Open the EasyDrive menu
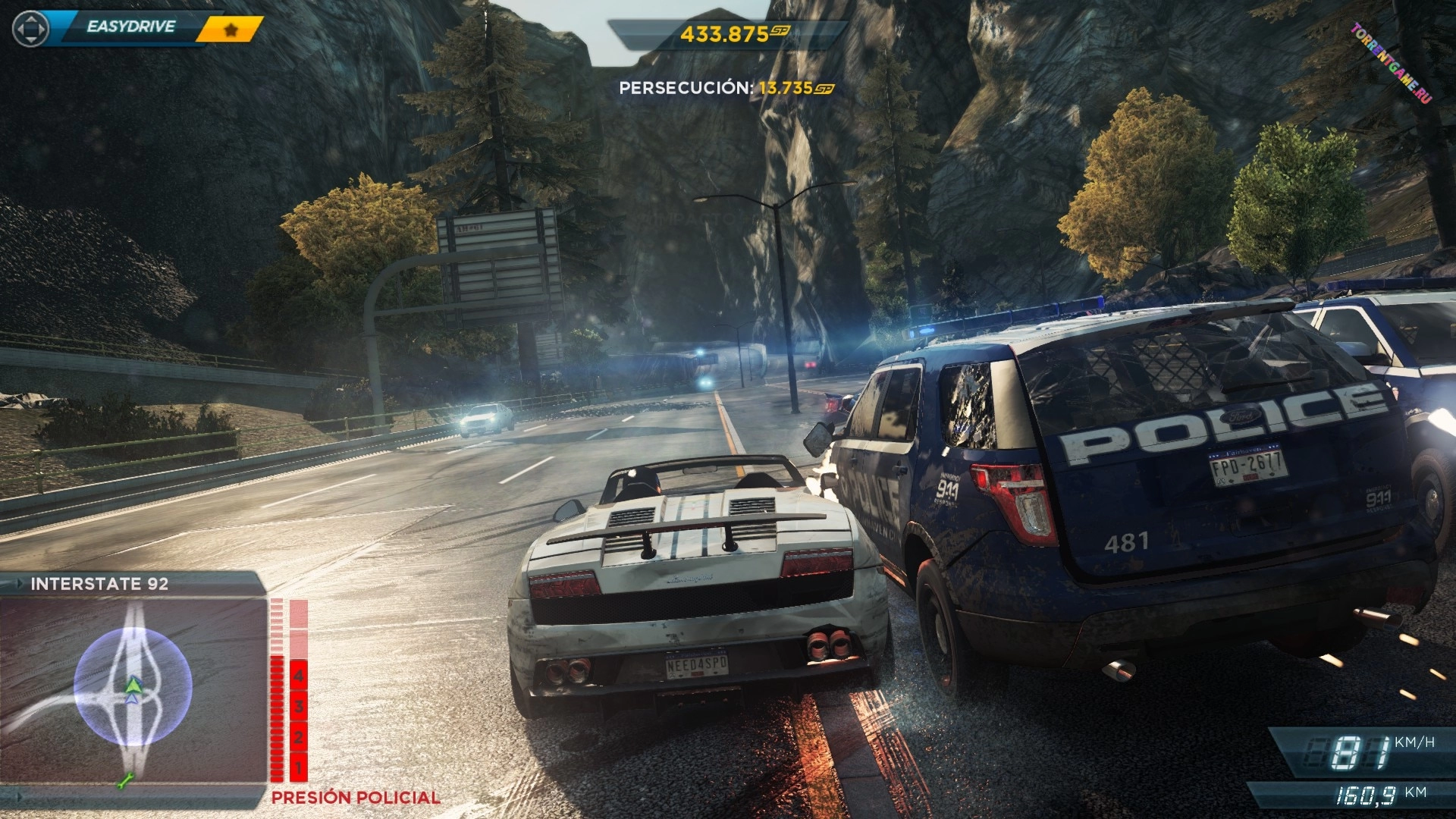 pos(130,27)
